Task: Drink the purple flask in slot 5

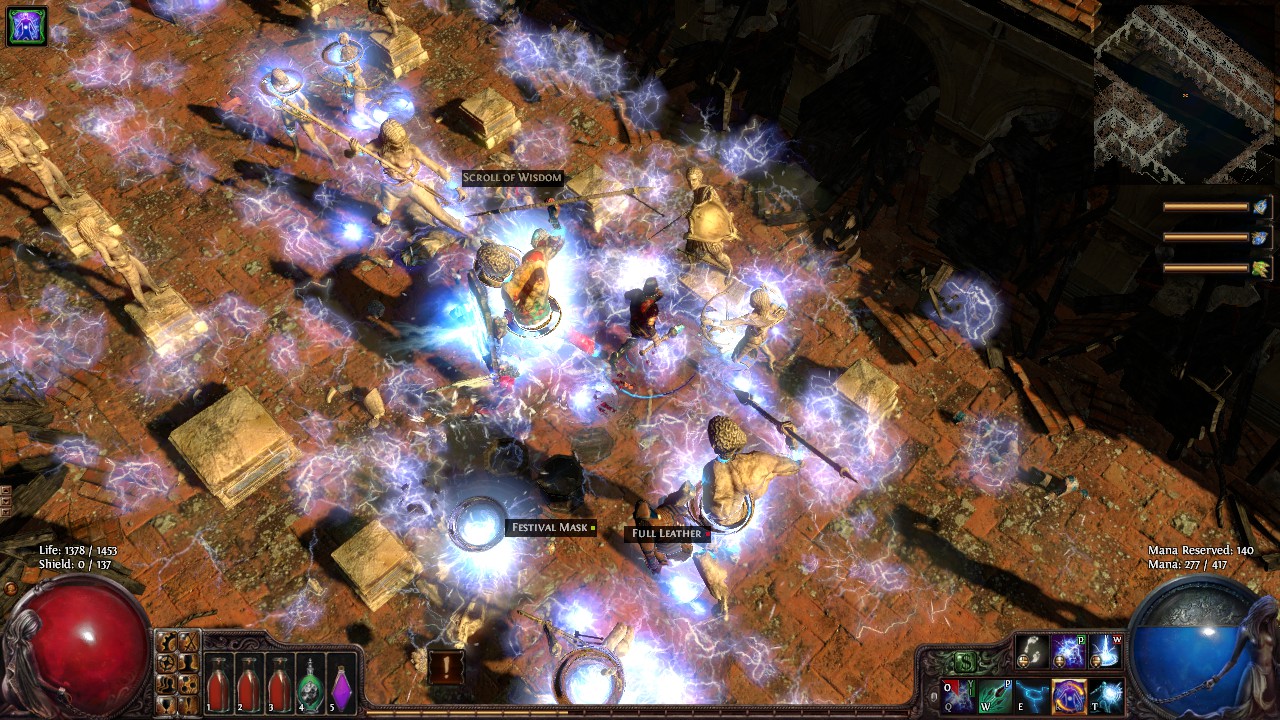Action: pos(342,687)
